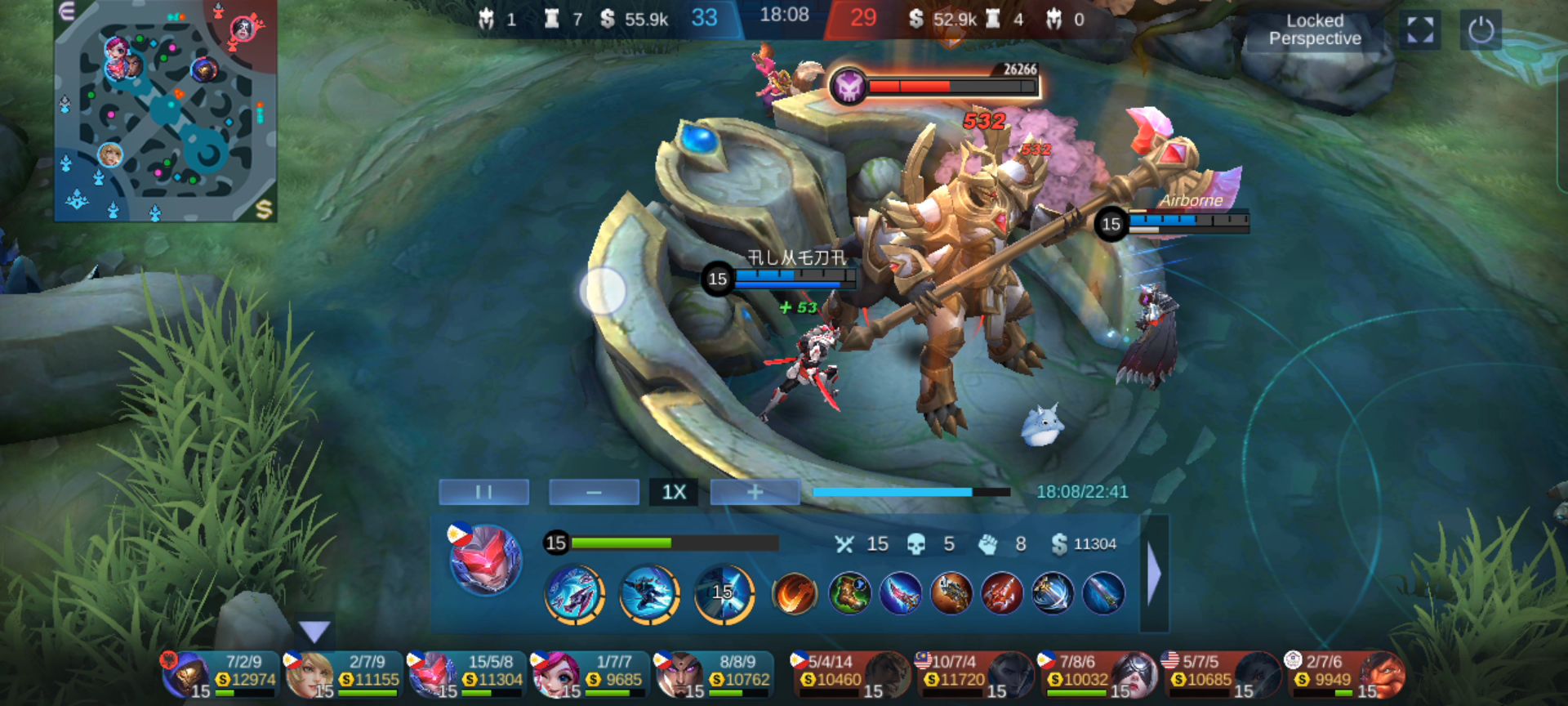1568x706 pixels.
Task: Decrease replay speed with the minus button
Action: click(594, 492)
